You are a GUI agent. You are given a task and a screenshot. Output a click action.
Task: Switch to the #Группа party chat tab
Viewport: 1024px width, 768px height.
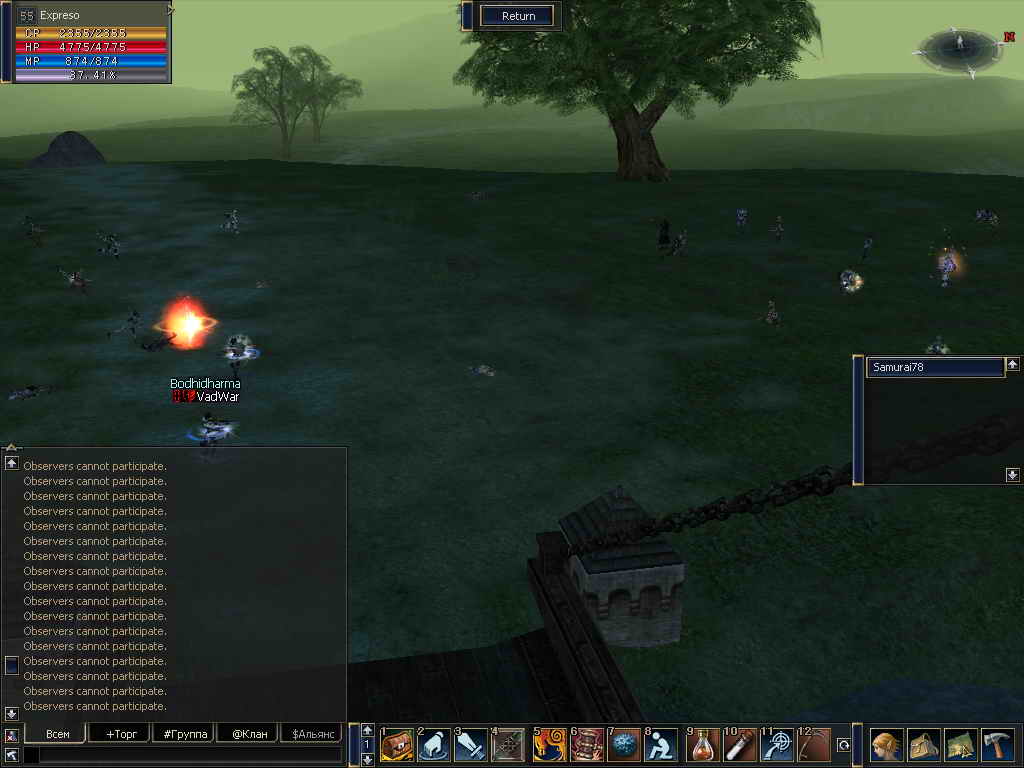(x=184, y=734)
